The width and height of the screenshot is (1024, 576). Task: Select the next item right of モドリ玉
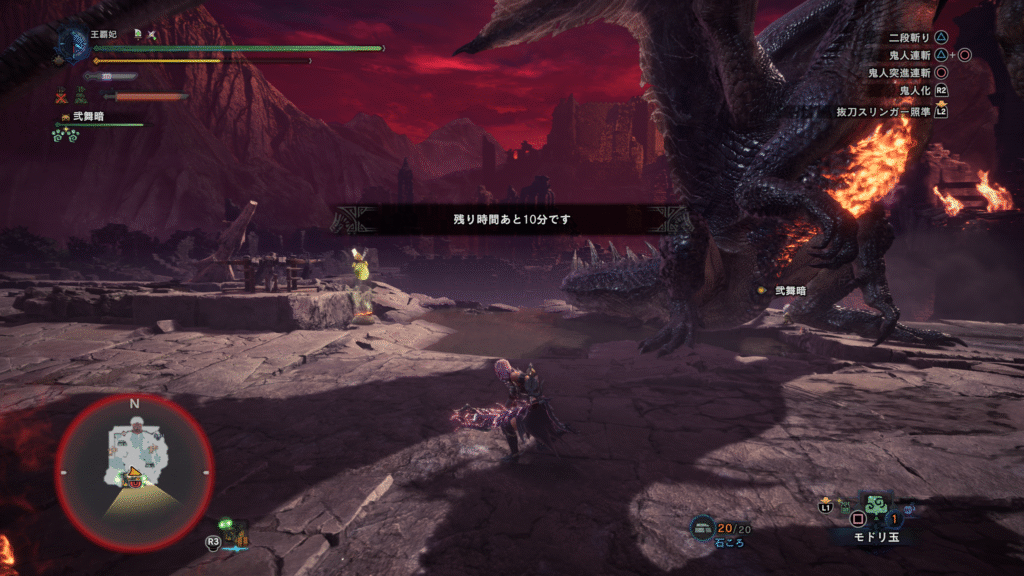907,507
